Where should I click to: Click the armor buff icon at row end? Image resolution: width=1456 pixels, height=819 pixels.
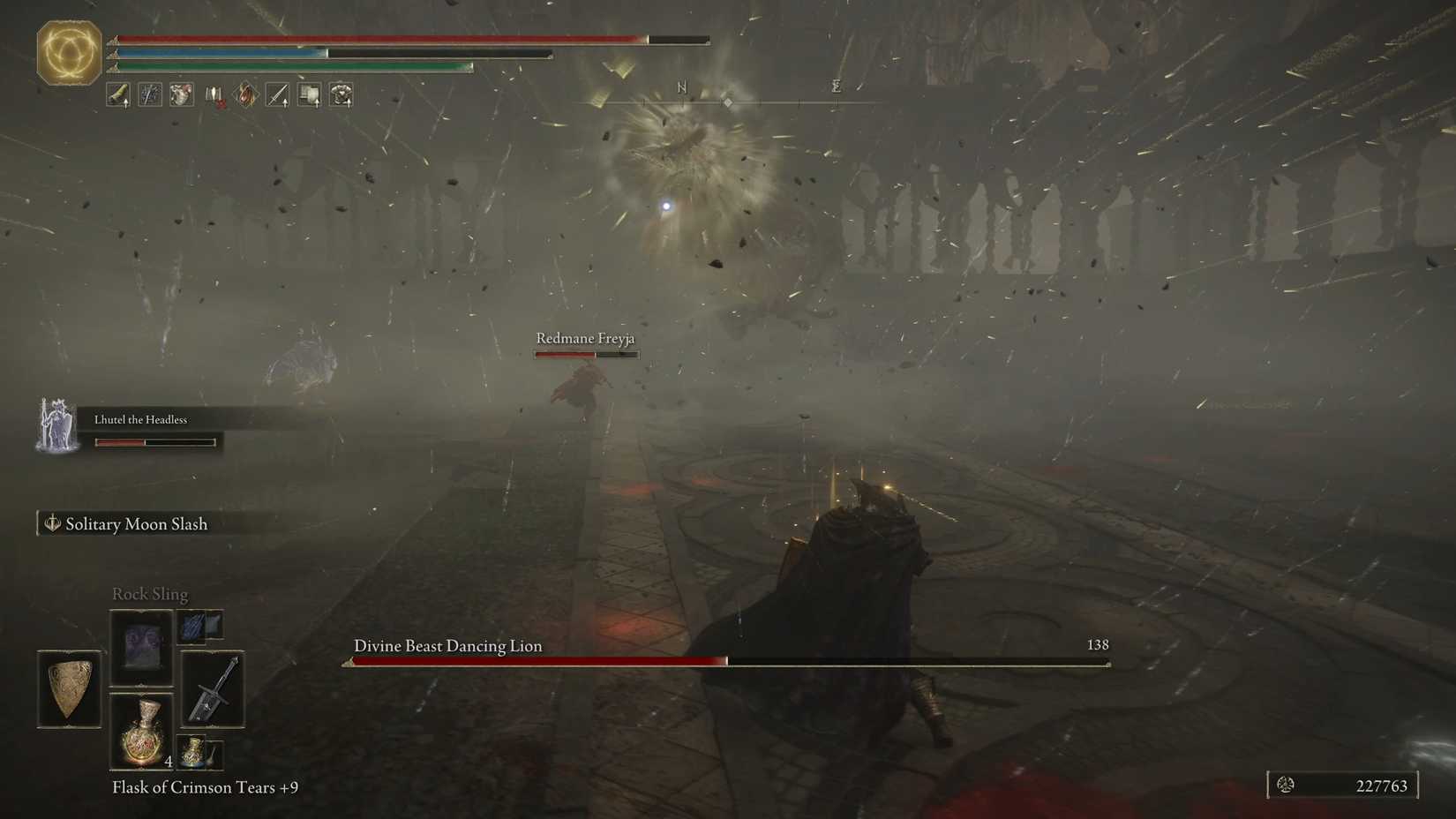(340, 95)
